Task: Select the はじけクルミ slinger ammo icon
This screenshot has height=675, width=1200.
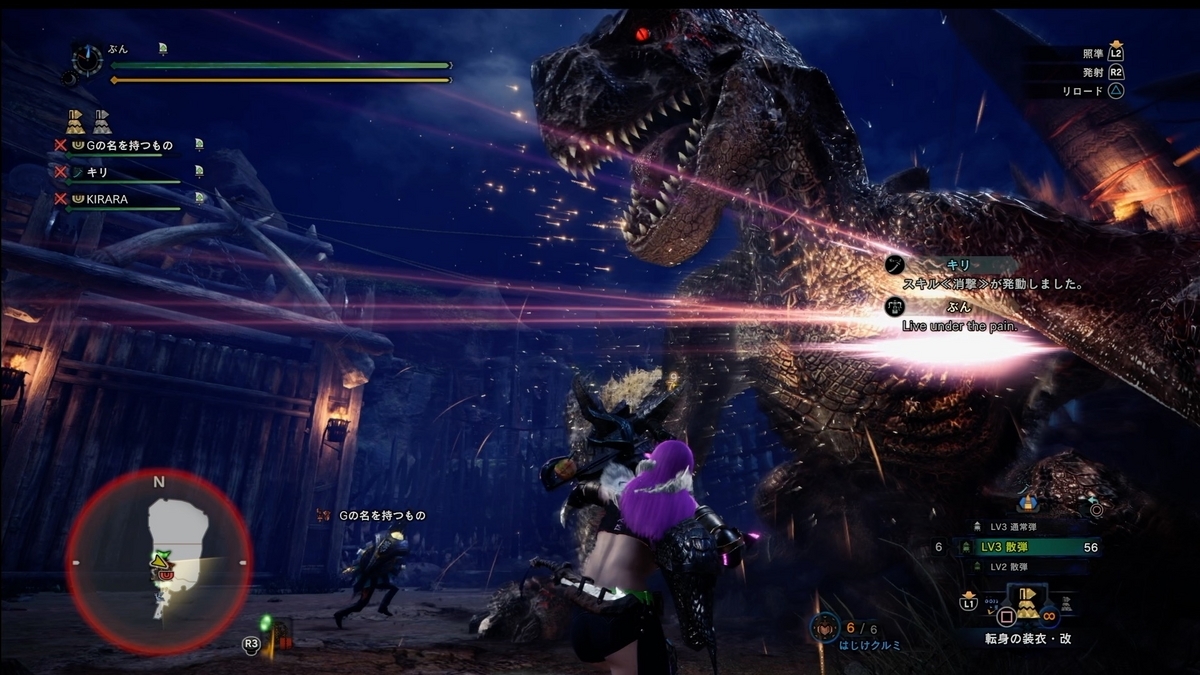Action: 825,627
